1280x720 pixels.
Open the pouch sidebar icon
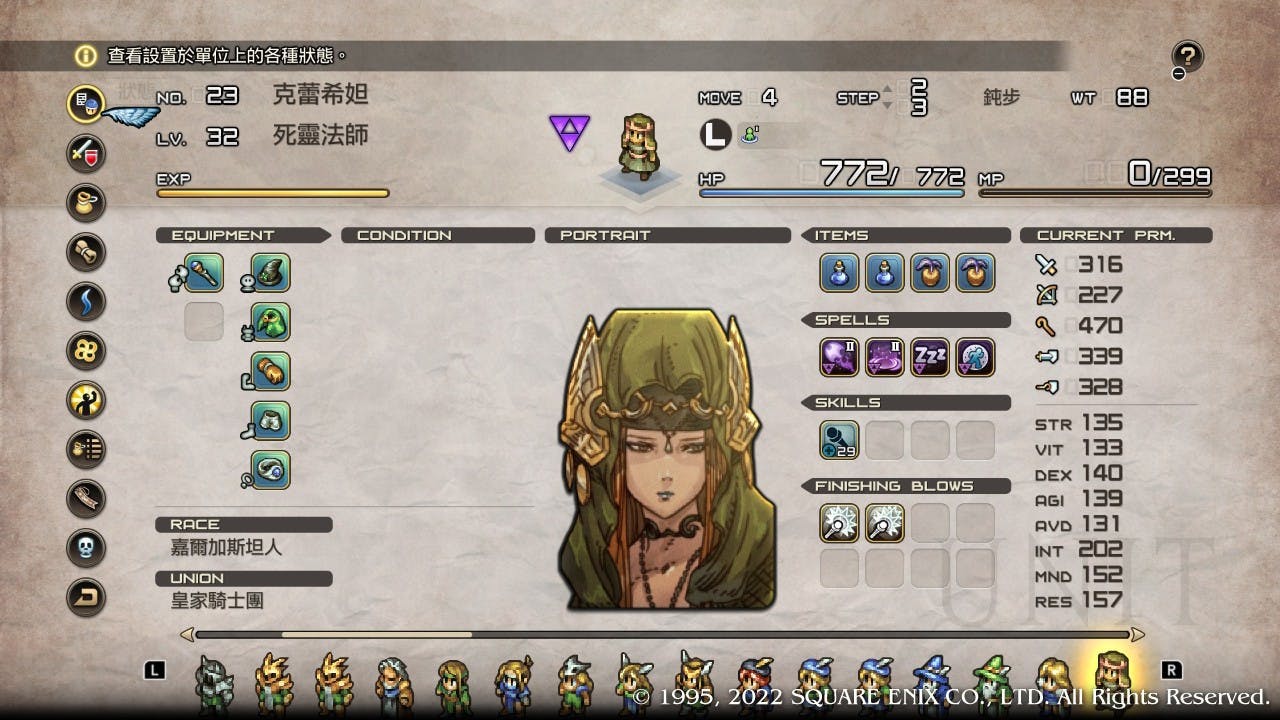[x=86, y=203]
